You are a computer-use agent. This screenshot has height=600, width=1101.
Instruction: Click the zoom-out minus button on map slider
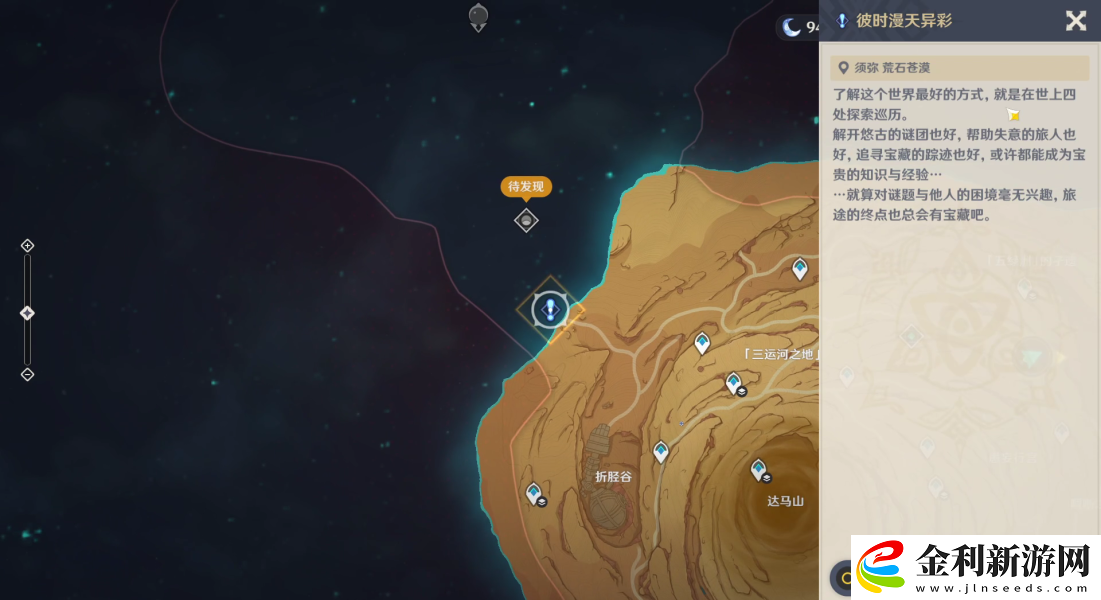(x=28, y=375)
